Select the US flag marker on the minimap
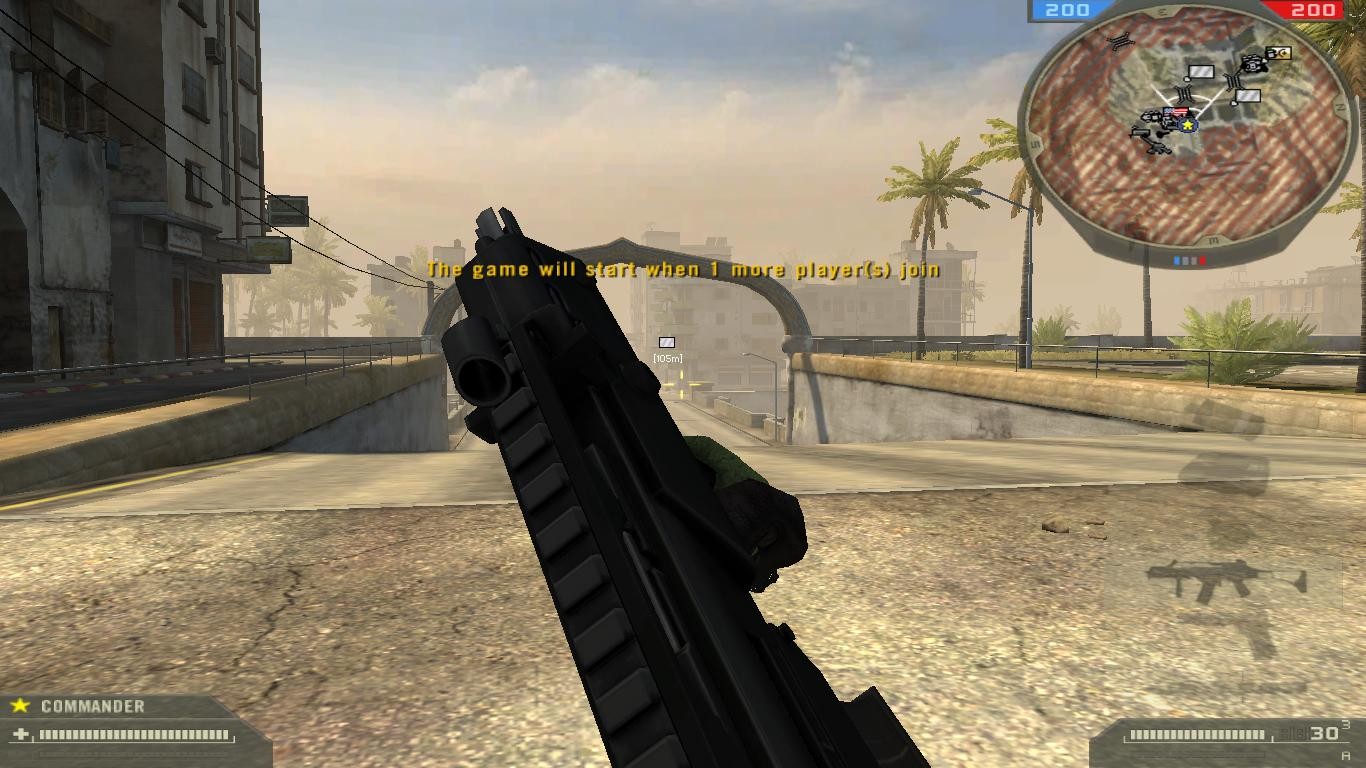Screen dimensions: 1366x768 point(1175,111)
